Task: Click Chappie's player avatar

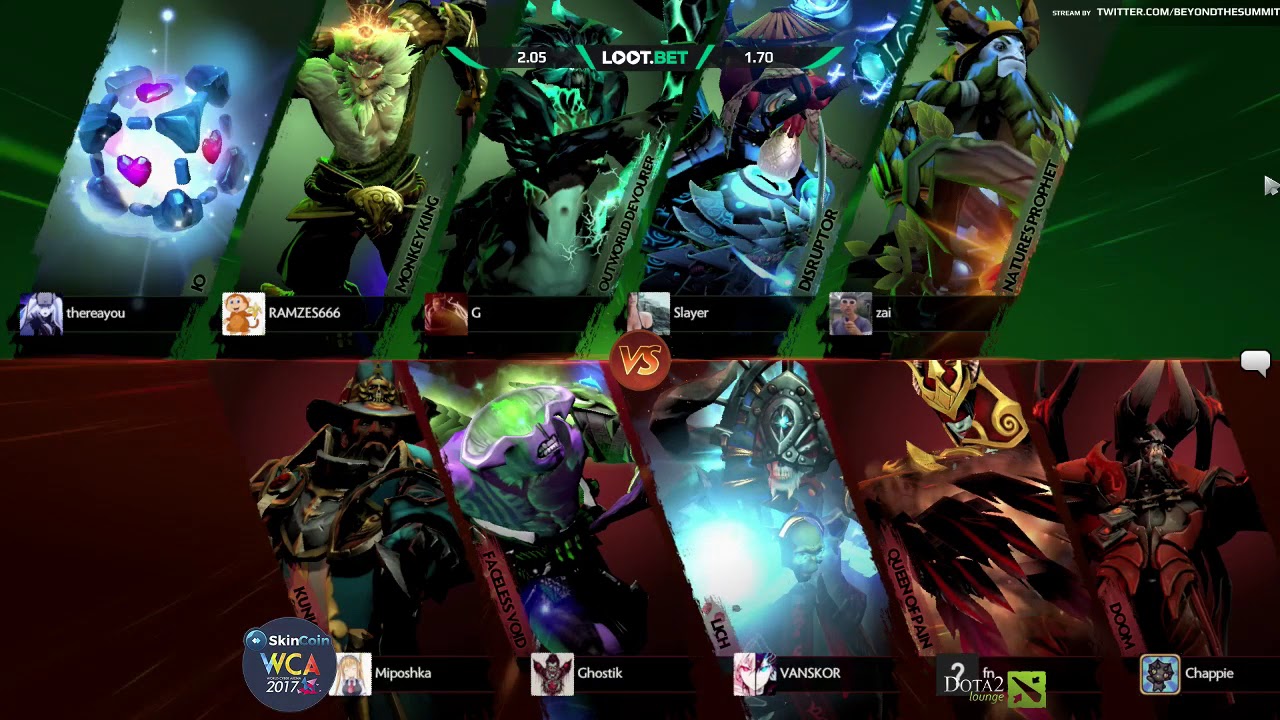Action: [1160, 674]
